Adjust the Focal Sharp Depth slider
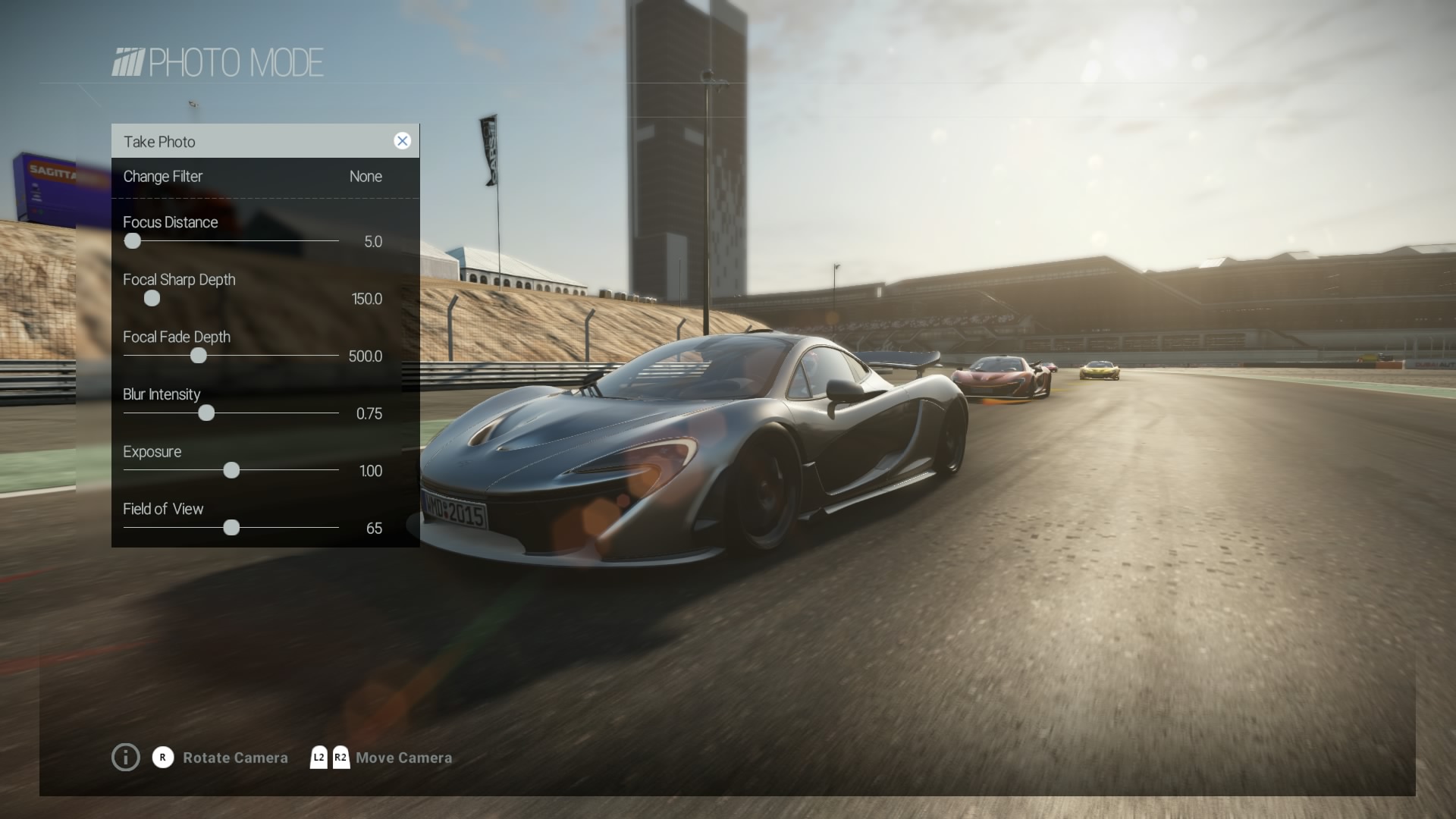Viewport: 1456px width, 819px height. click(x=152, y=299)
